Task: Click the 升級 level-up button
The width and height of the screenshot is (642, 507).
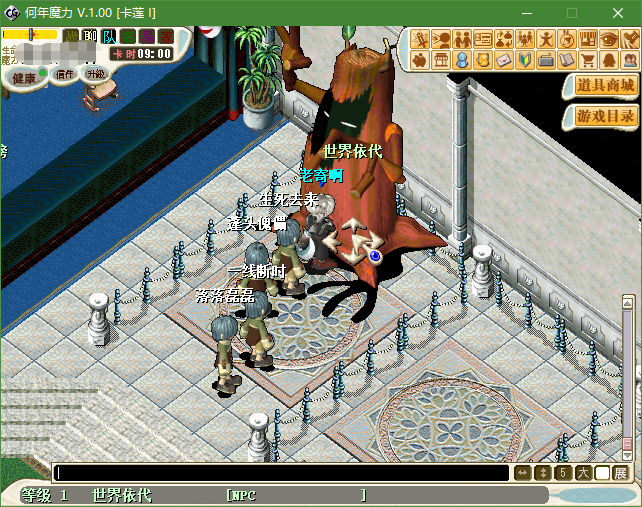Action: click(x=96, y=74)
